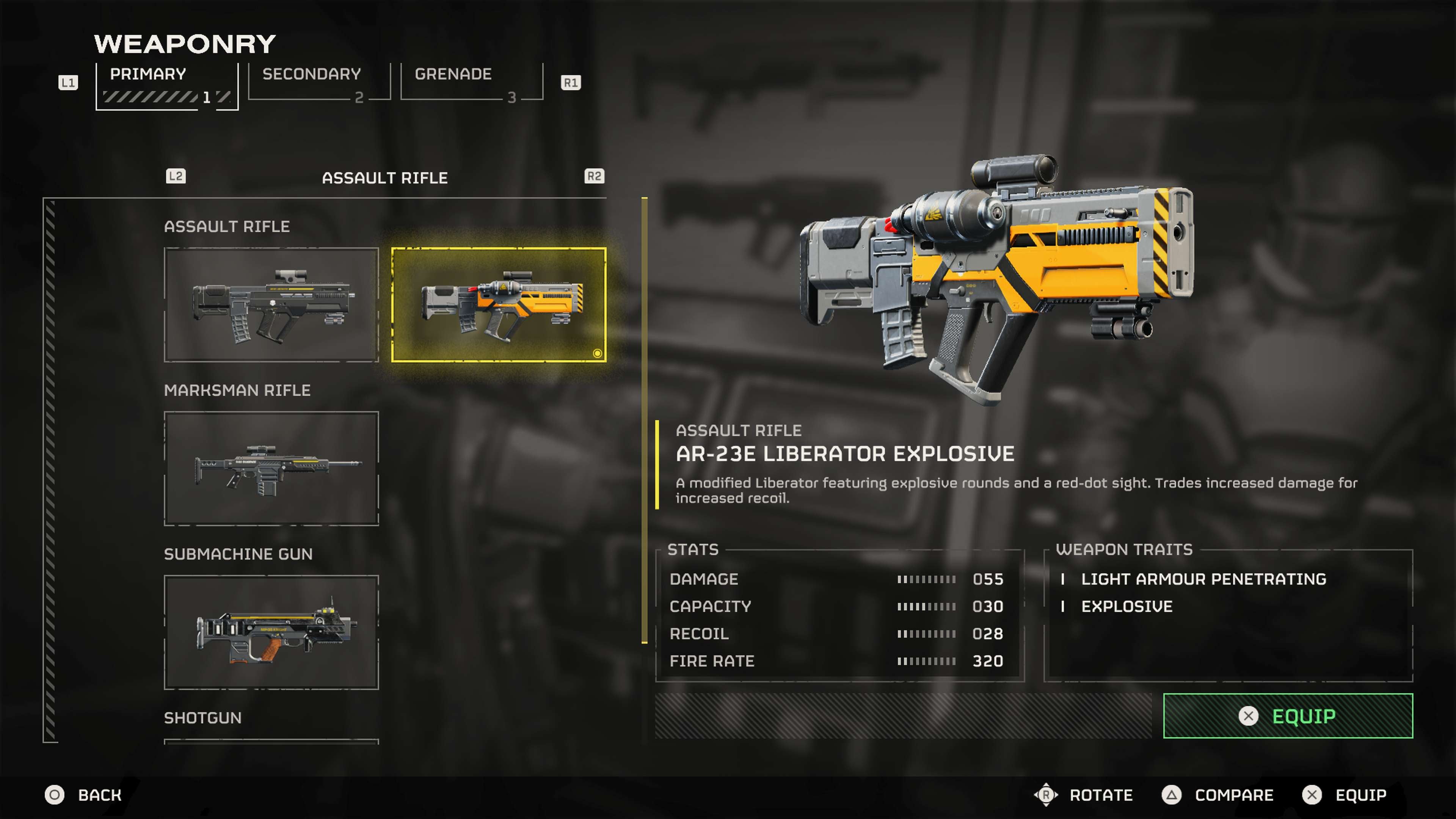Select the orange Liberator Explosive rifle tile
1456x819 pixels.
pos(499,304)
